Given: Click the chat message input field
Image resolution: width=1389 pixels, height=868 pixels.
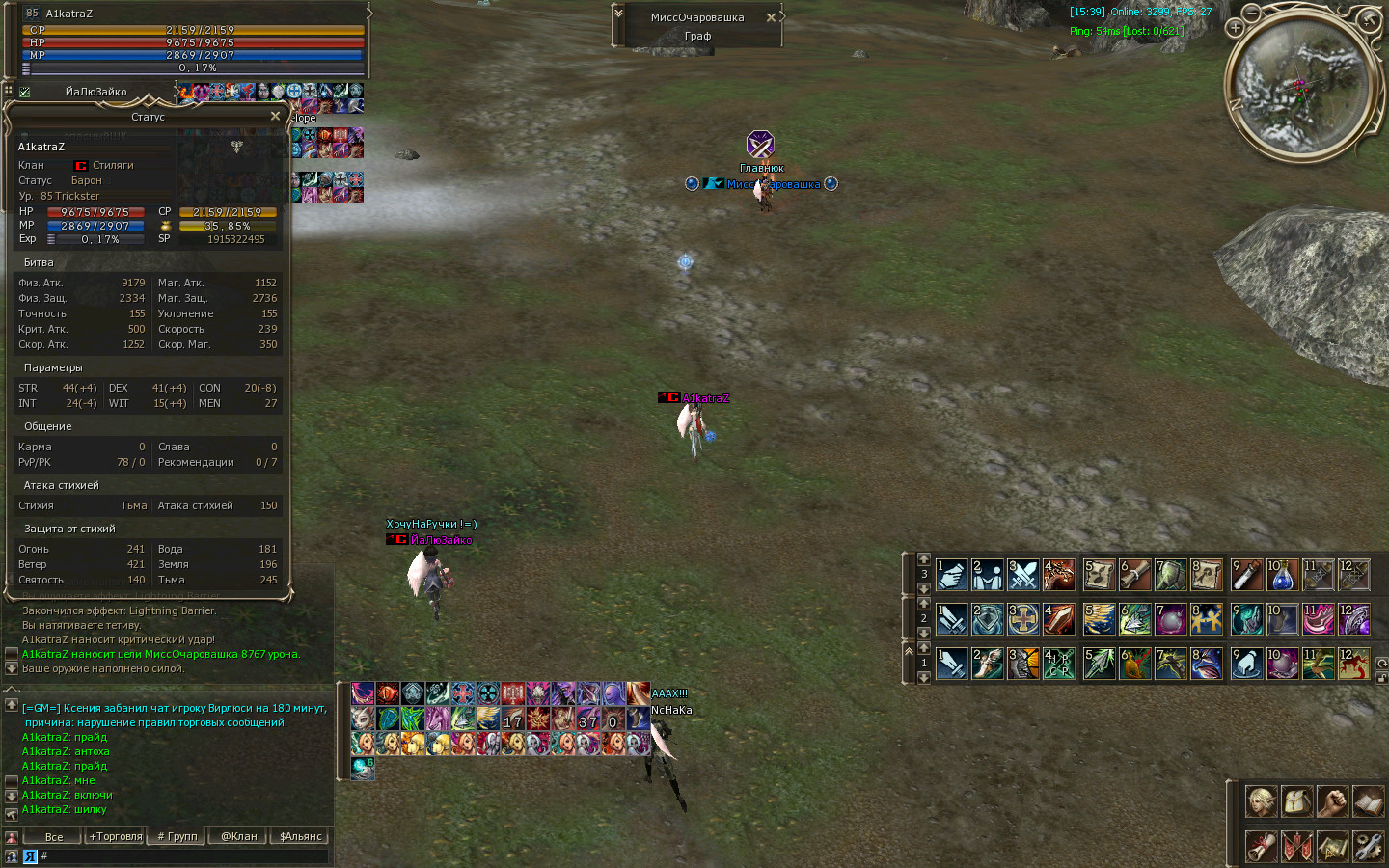Looking at the screenshot, I should click(183, 855).
